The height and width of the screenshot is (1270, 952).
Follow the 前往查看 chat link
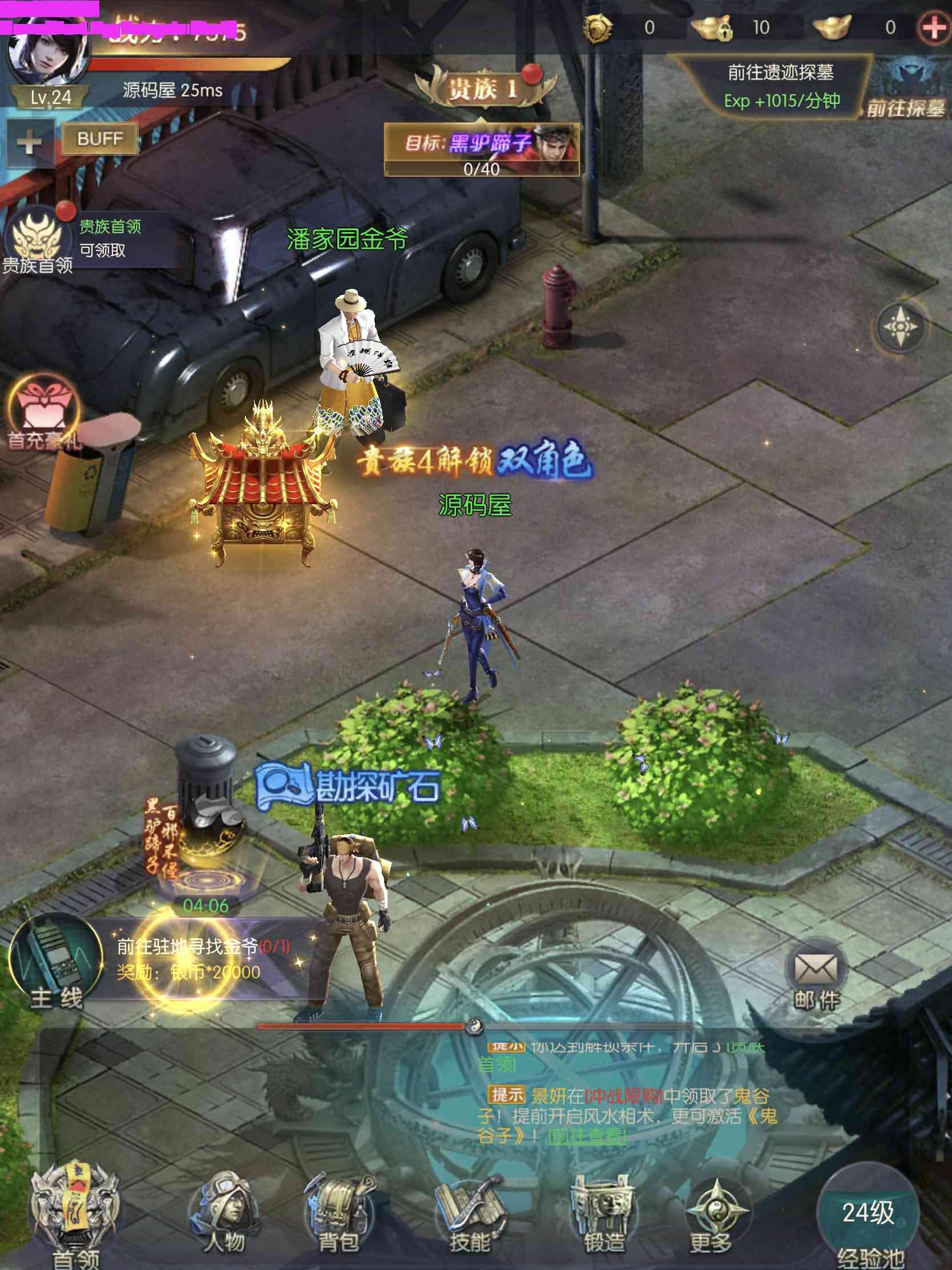pos(587,1136)
